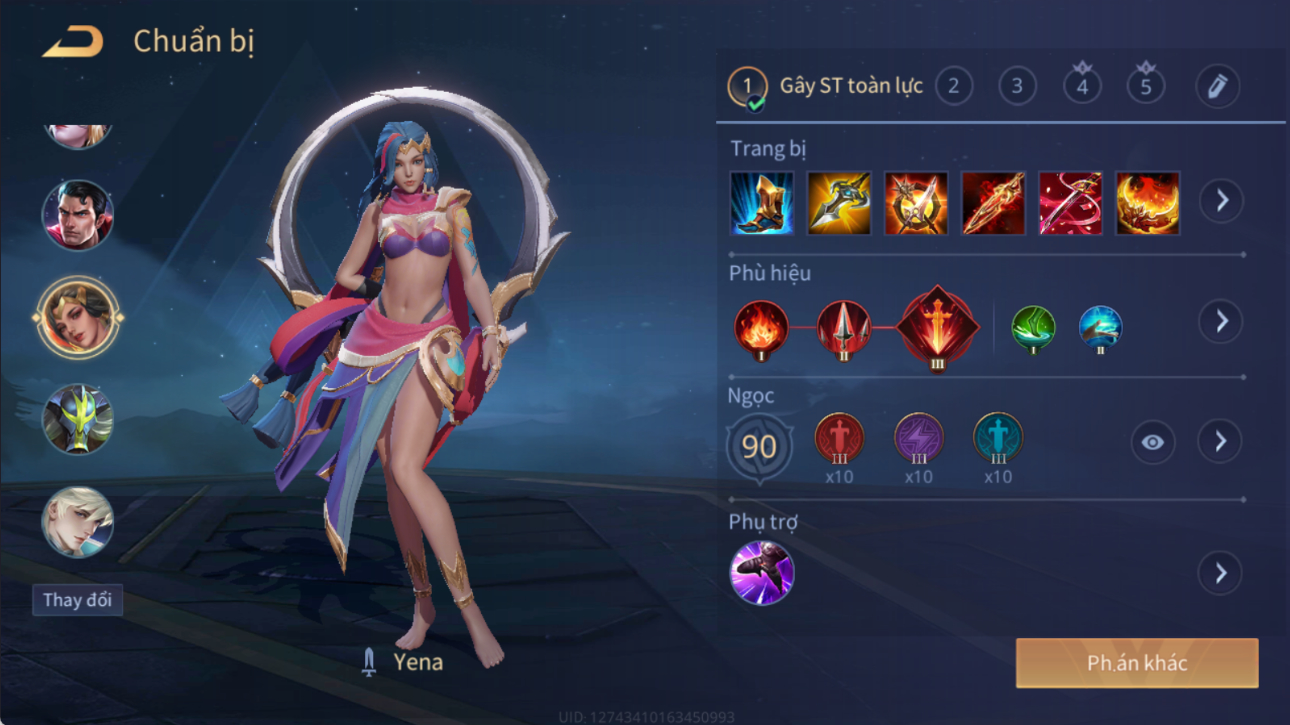Select the blue boots equipment item
The width and height of the screenshot is (1290, 725).
click(x=762, y=203)
